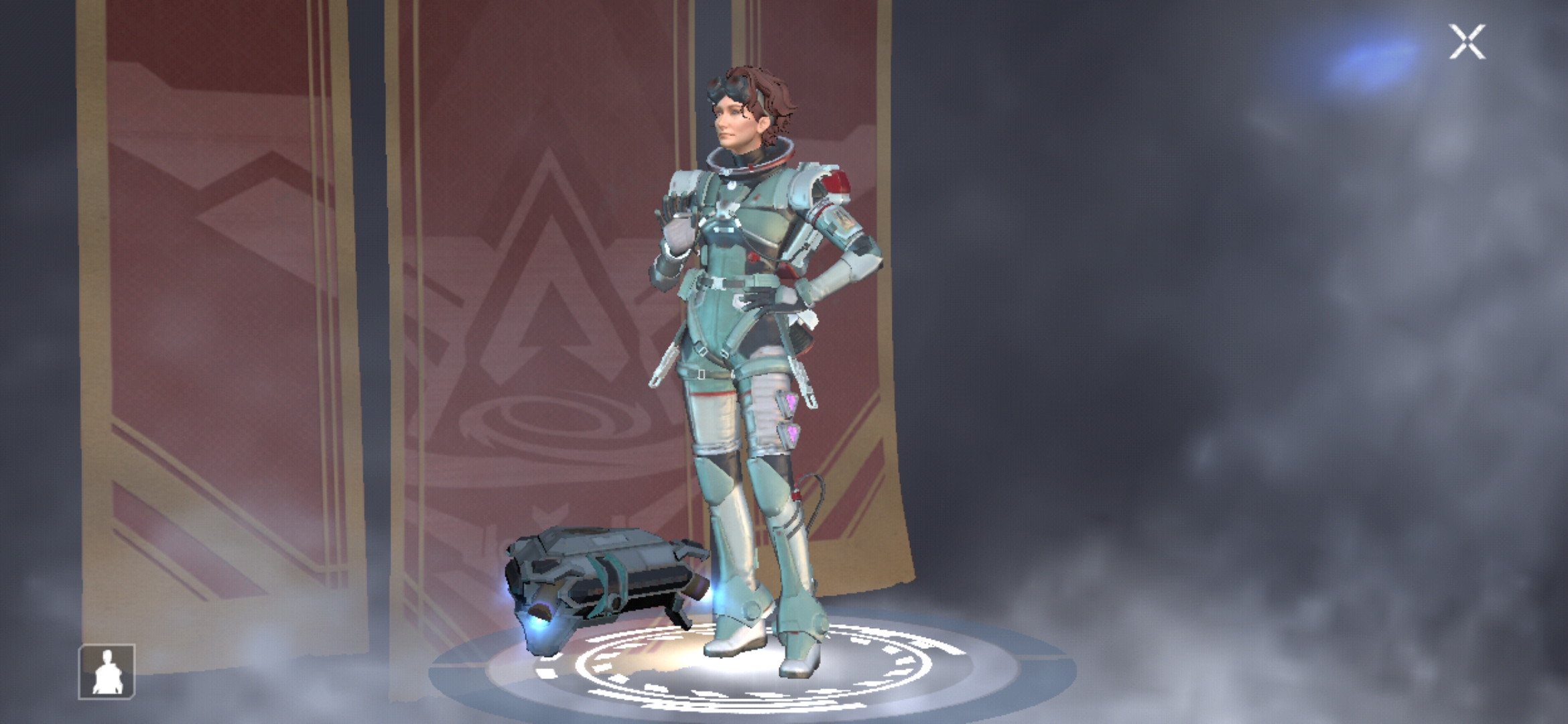Collapse the model showcase overlay

coord(1469,42)
